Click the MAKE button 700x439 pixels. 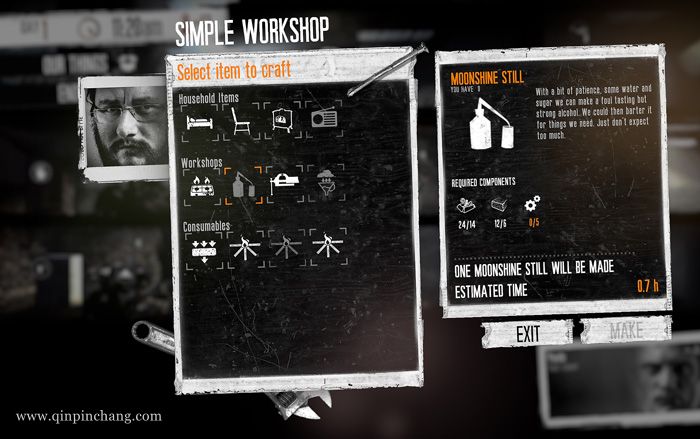coord(626,332)
